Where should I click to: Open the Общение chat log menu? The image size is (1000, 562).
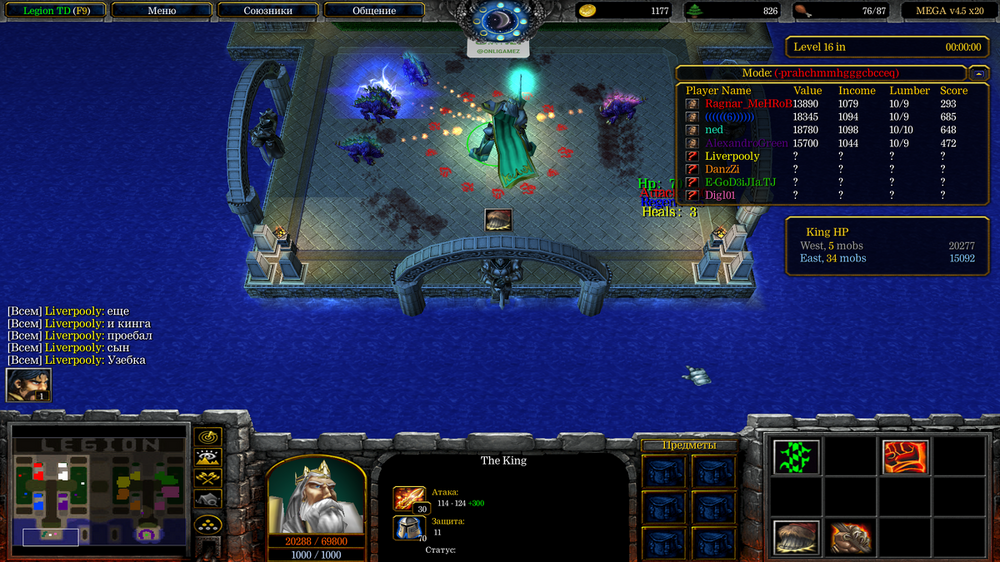[x=373, y=11]
